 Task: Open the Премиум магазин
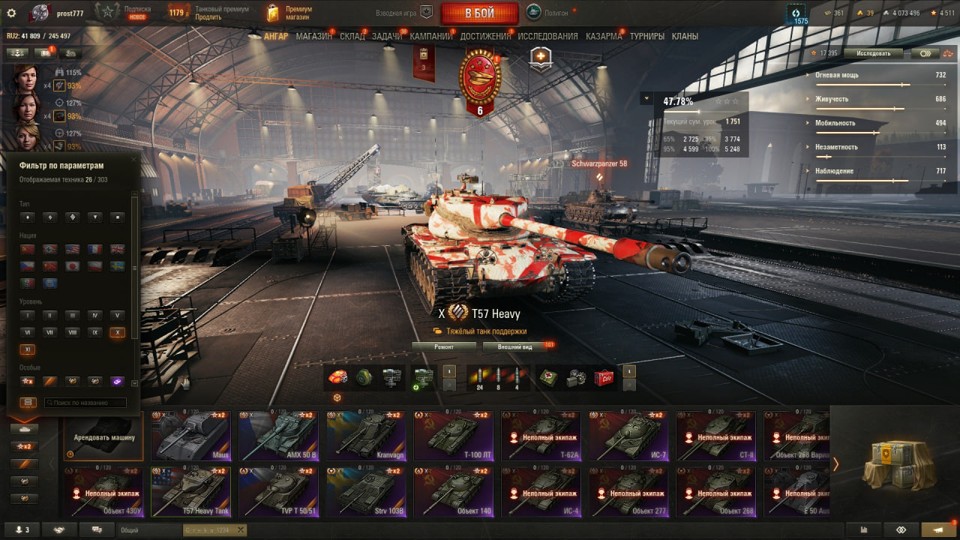(290, 13)
